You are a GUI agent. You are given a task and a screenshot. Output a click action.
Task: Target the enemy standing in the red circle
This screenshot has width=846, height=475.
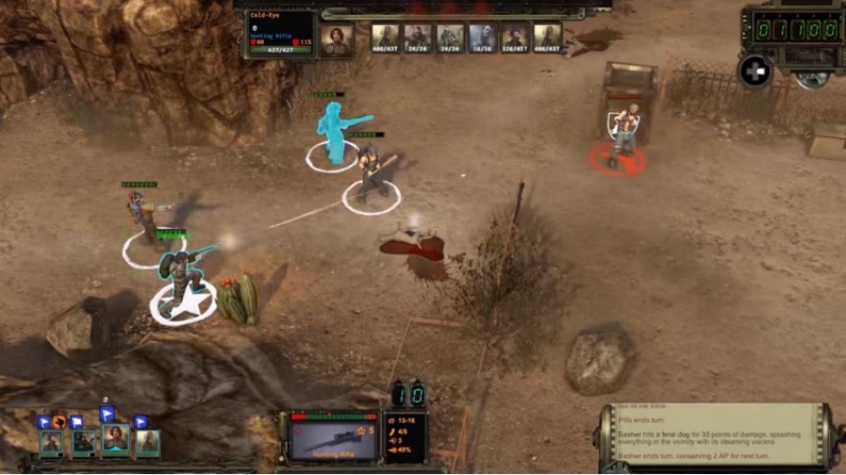click(x=623, y=133)
